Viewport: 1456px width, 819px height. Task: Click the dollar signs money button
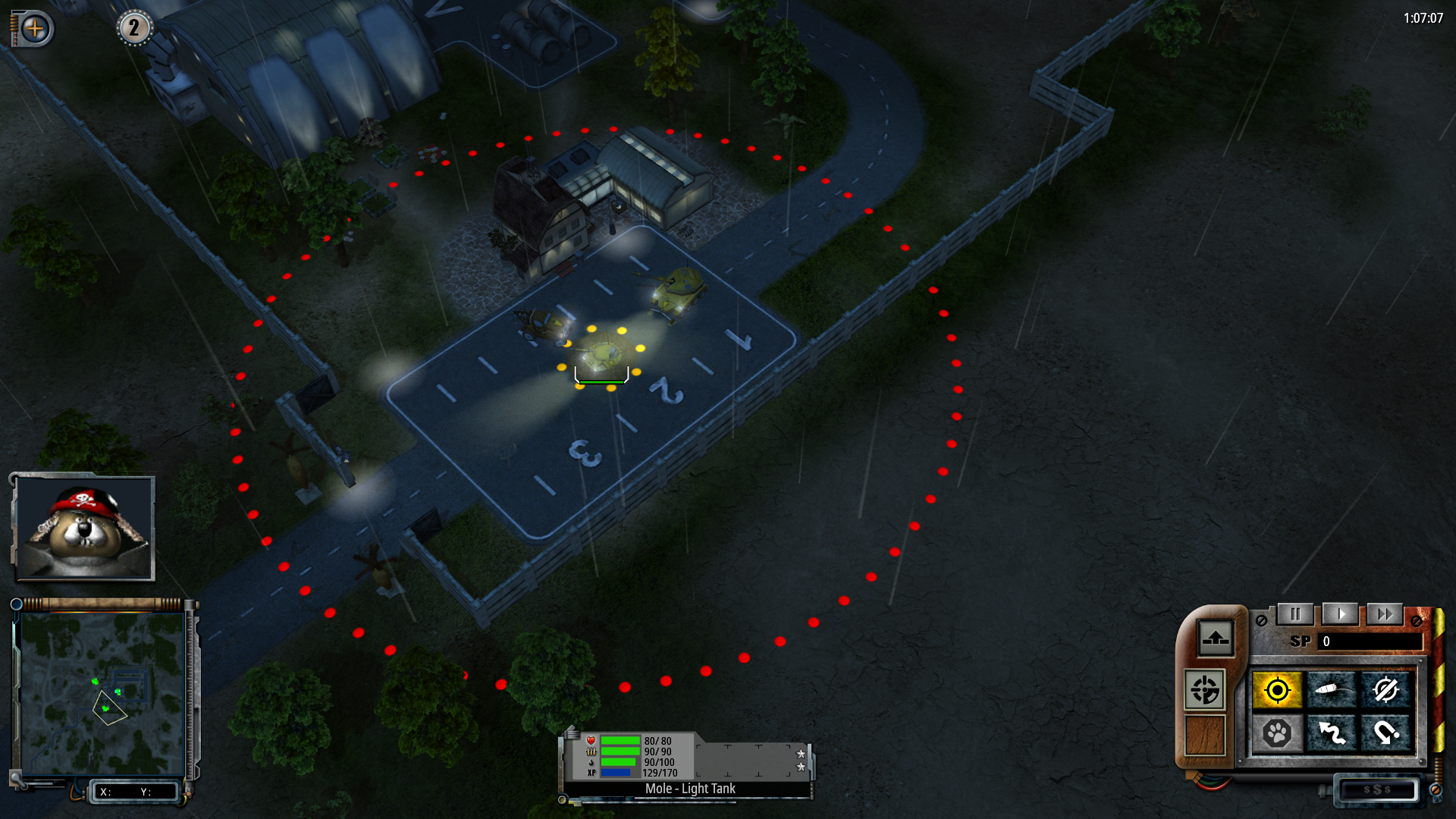pyautogui.click(x=1377, y=789)
